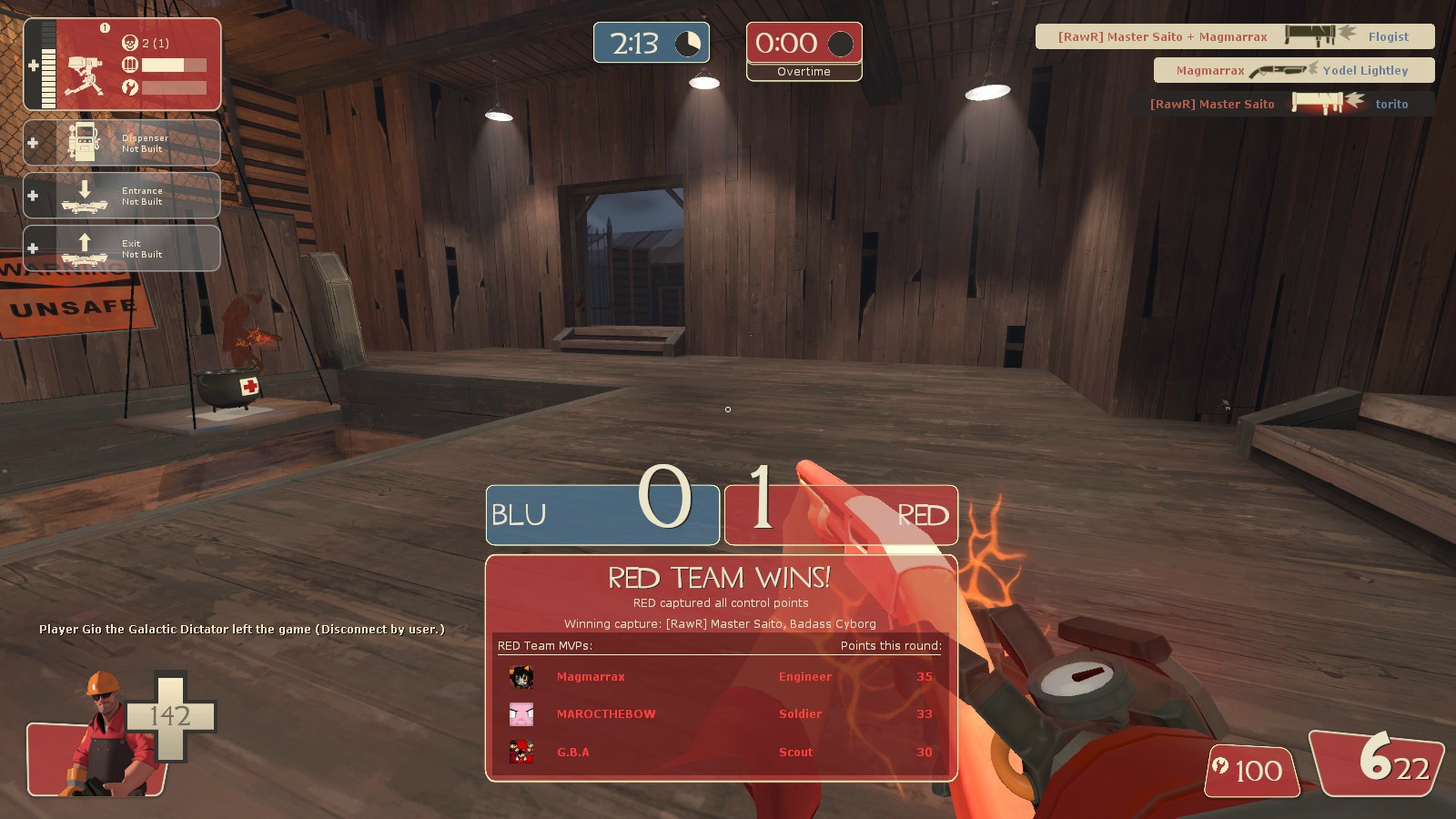Click the kill feed entry for torito

[1280, 104]
